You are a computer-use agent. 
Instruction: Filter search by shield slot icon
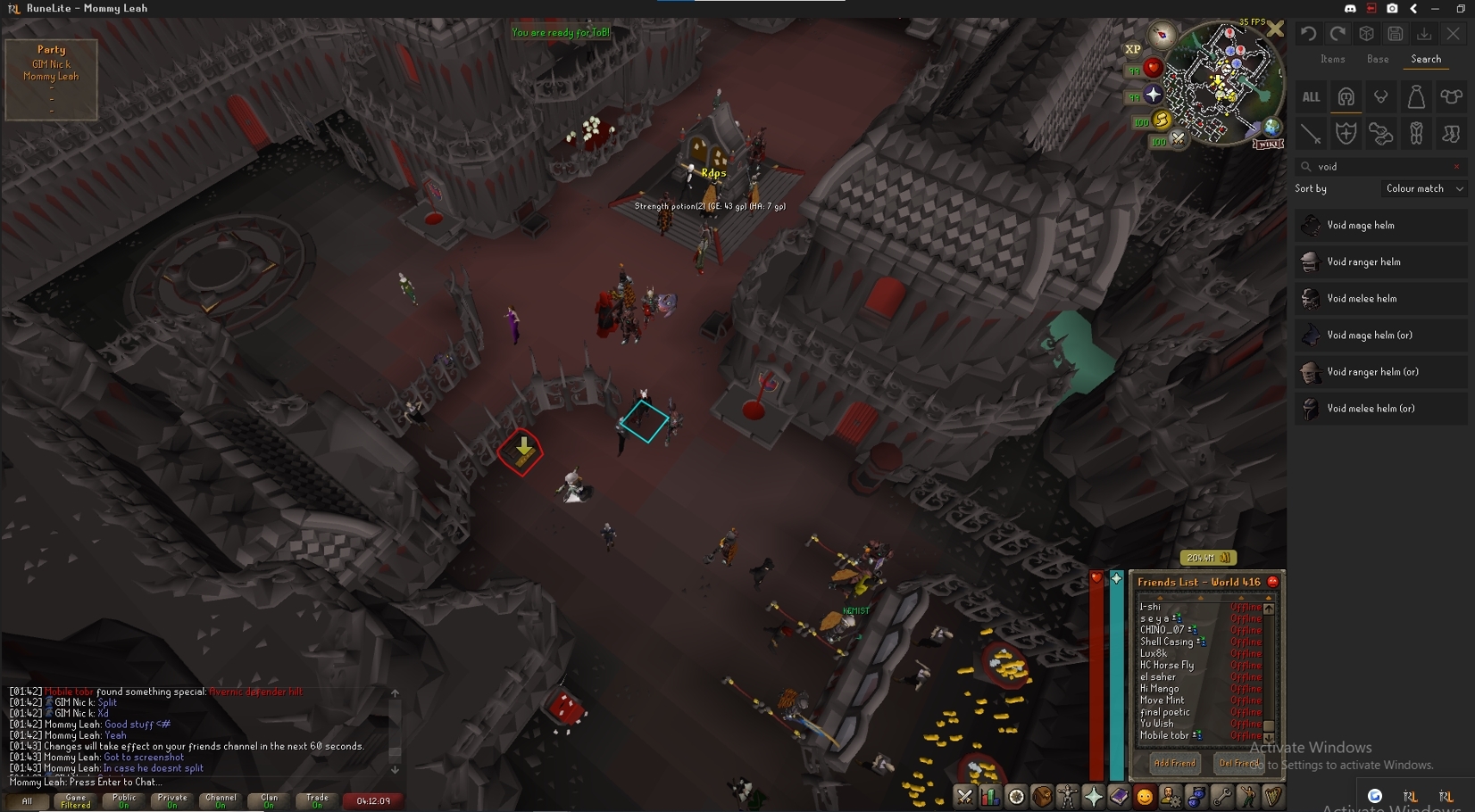pyautogui.click(x=1346, y=134)
